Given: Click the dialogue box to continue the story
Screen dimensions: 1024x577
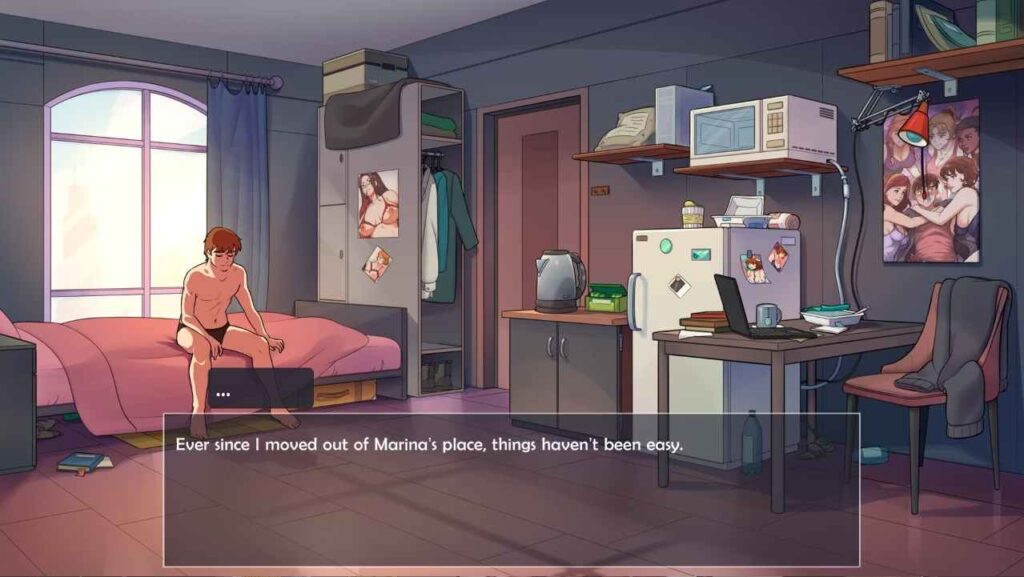Looking at the screenshot, I should (511, 489).
